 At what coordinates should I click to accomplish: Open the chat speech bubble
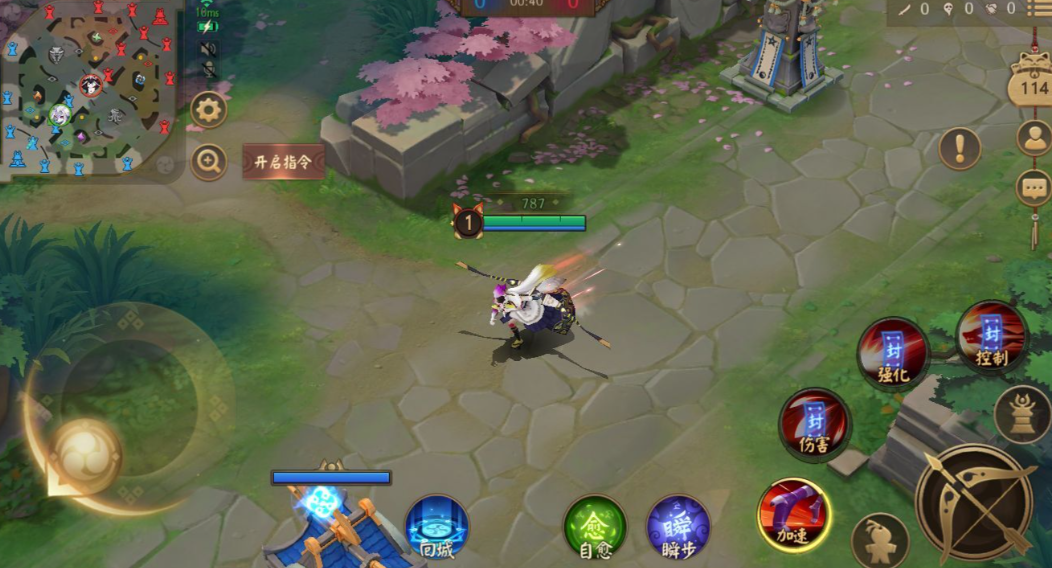click(x=1034, y=187)
